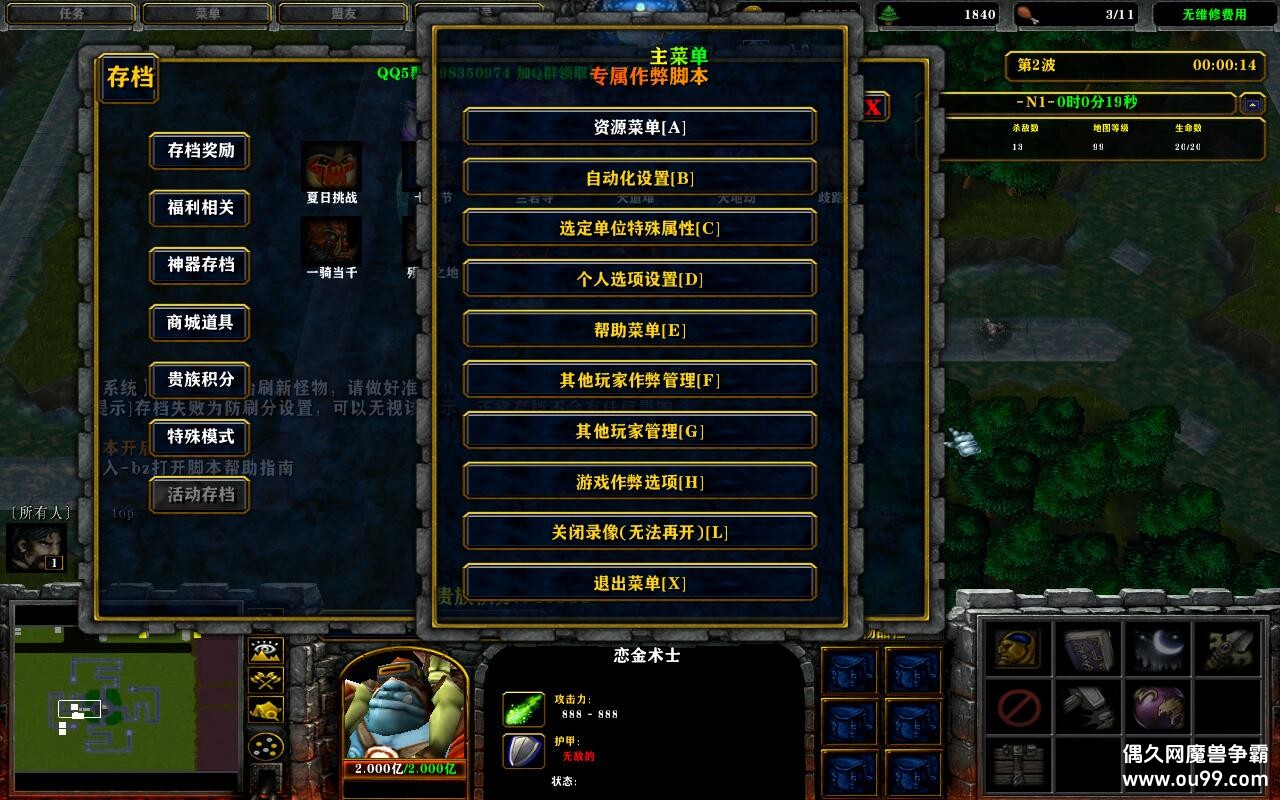Select the moon-themed ability icon in command card
This screenshot has width=1280, height=800.
(1157, 650)
